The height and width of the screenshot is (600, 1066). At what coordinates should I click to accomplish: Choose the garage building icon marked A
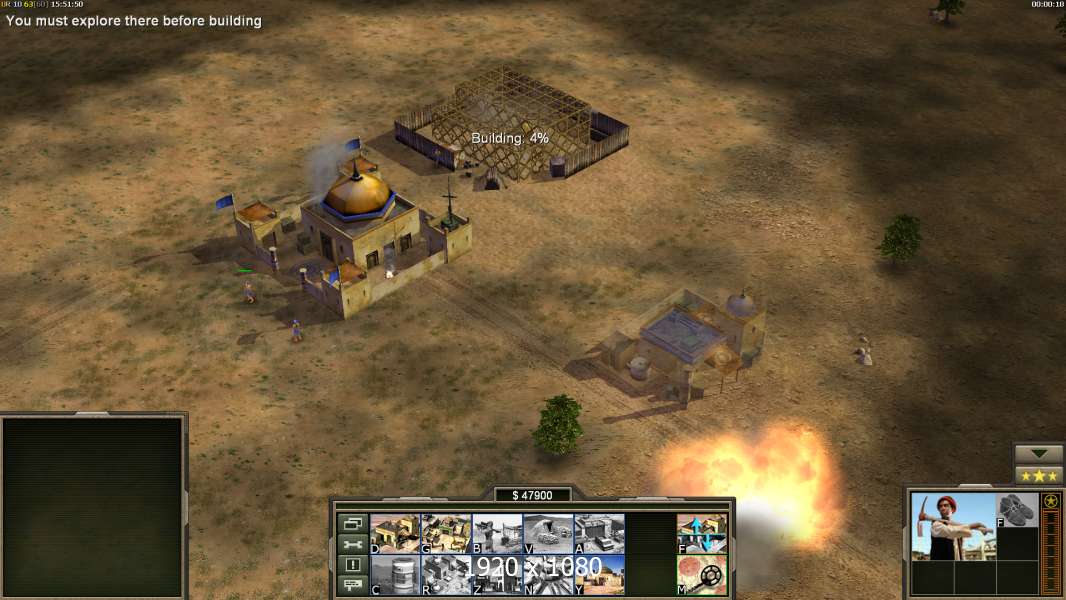point(599,533)
